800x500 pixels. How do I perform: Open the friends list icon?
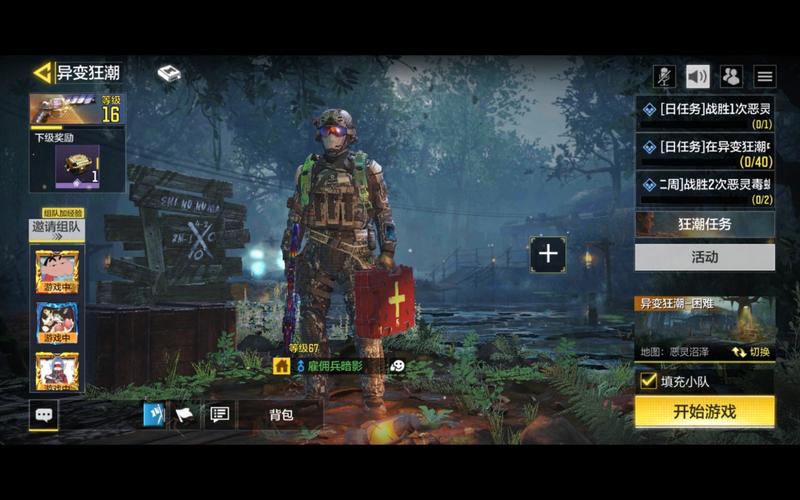coord(731,76)
